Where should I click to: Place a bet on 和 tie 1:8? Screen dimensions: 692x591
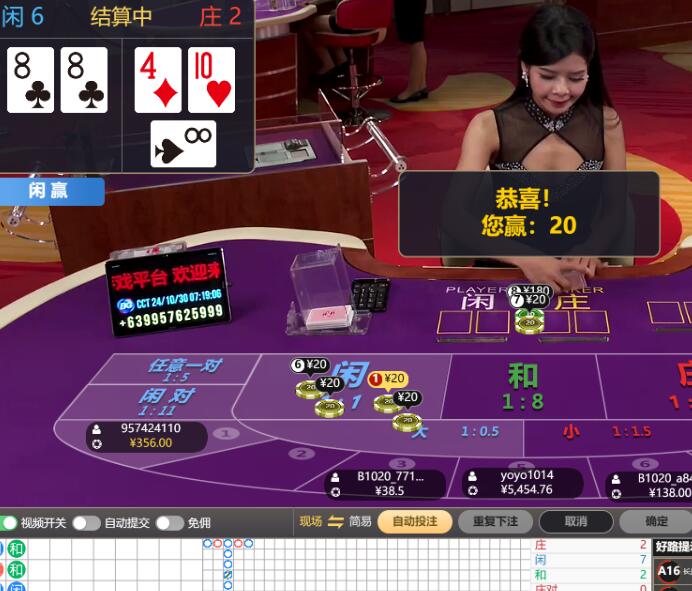click(x=523, y=385)
